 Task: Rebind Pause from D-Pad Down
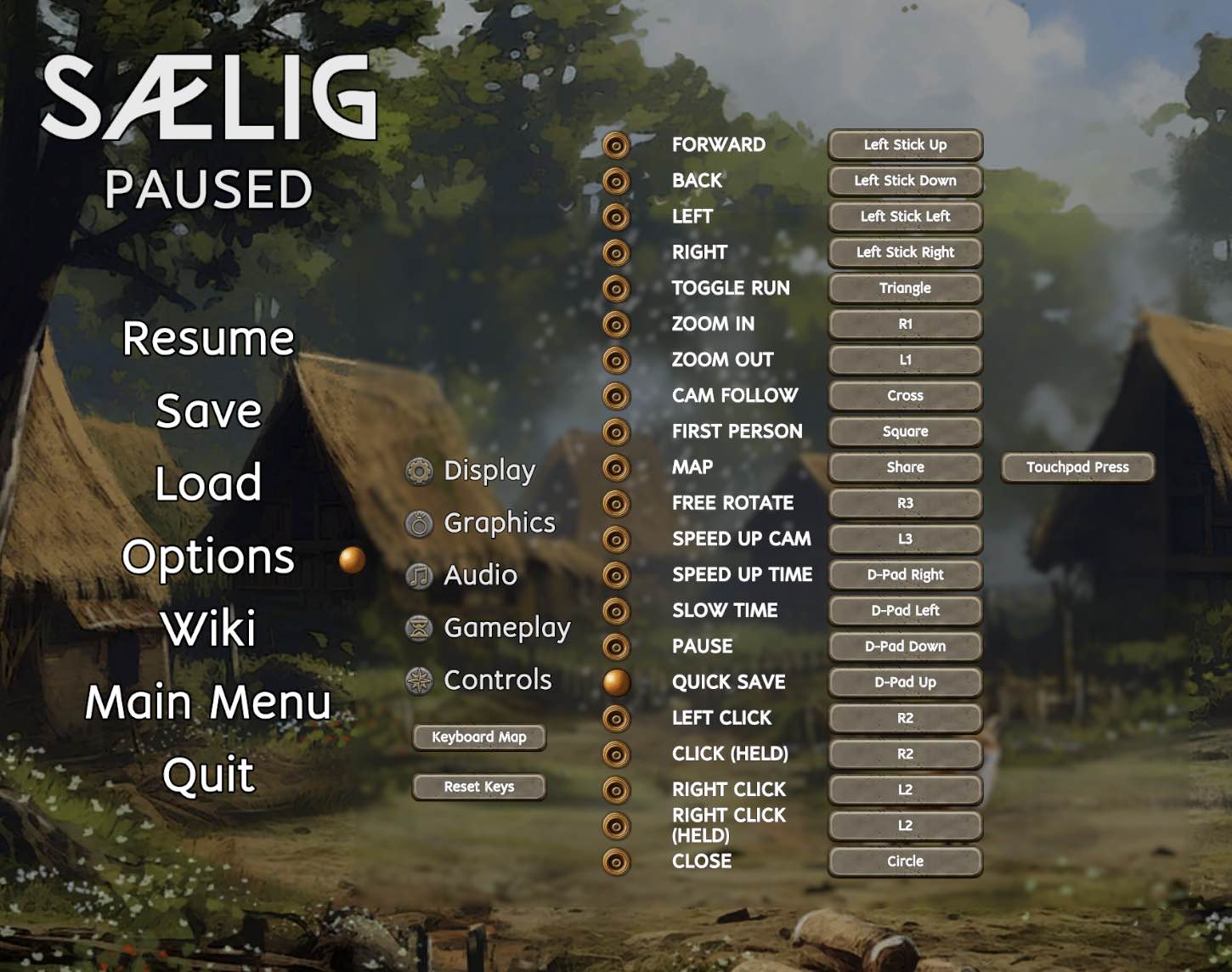click(905, 647)
